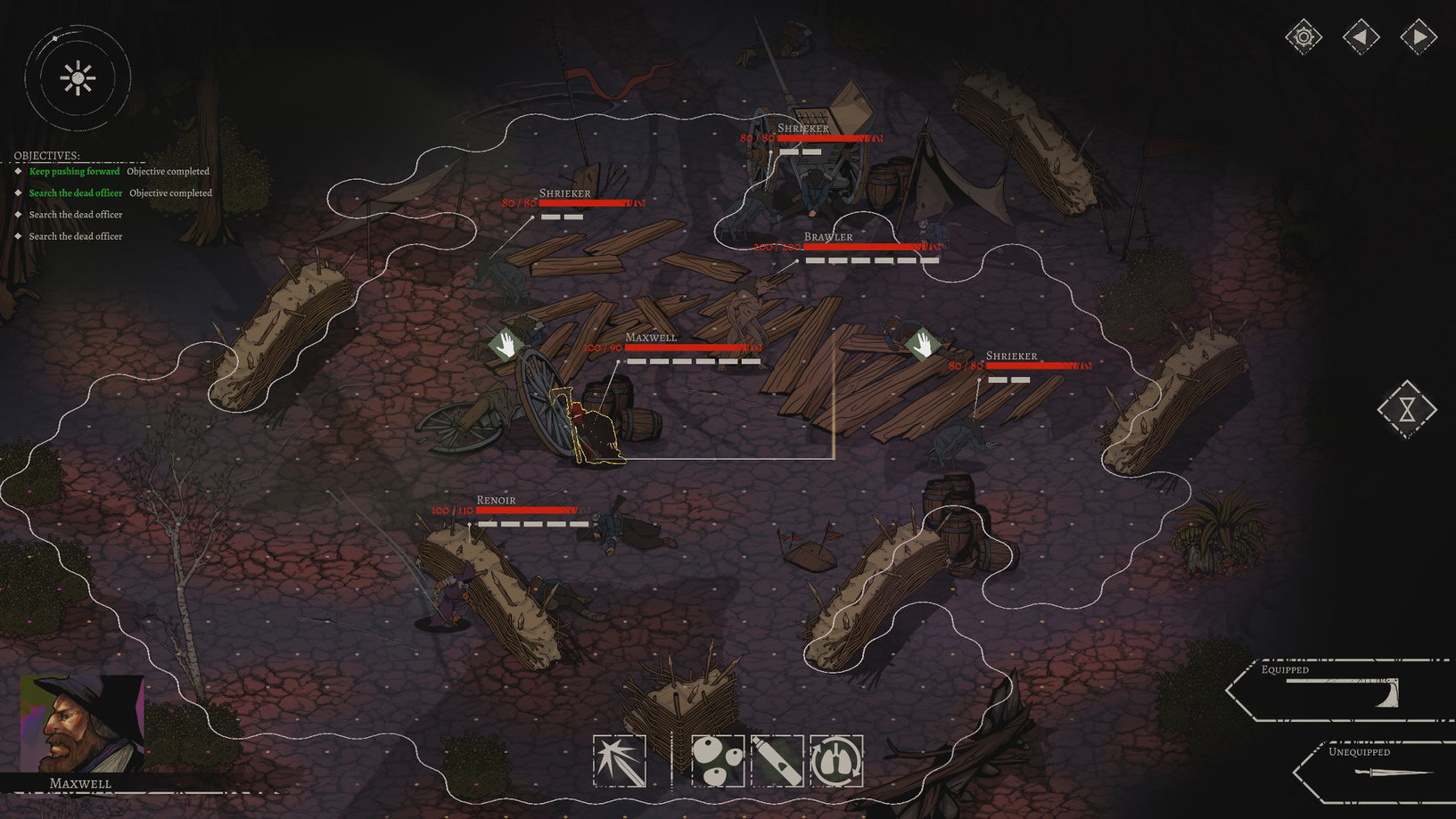End turn with the hourglass button
Viewport: 1456px width, 819px height.
(1407, 409)
